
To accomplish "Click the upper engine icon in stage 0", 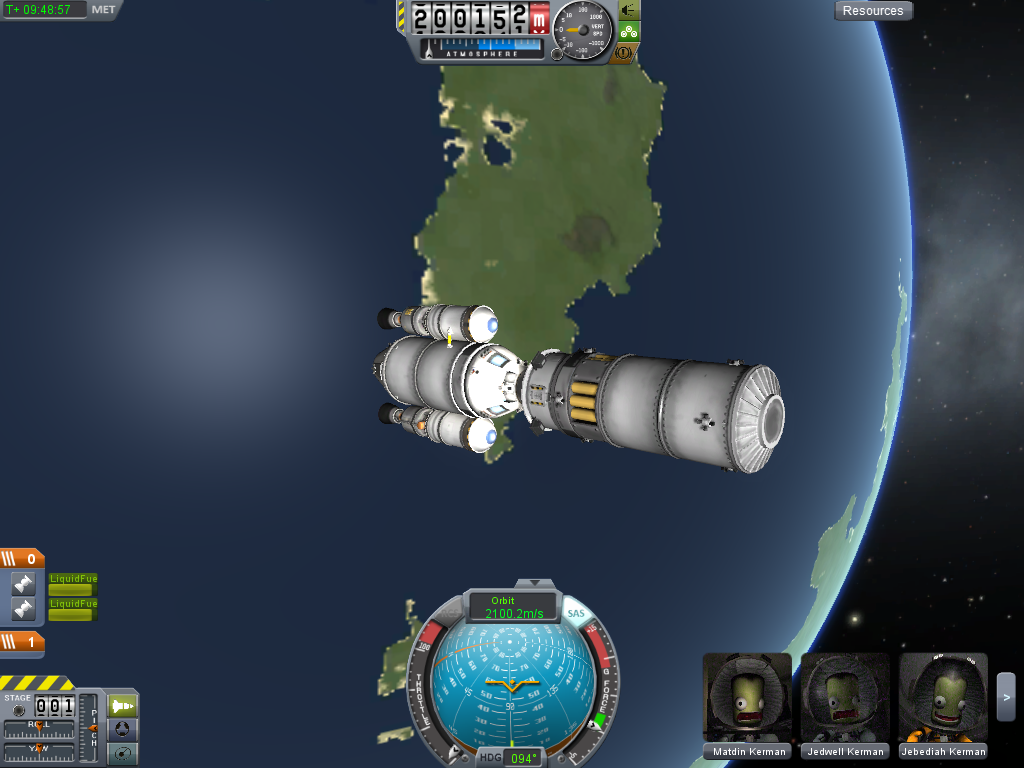I will coord(23,583).
